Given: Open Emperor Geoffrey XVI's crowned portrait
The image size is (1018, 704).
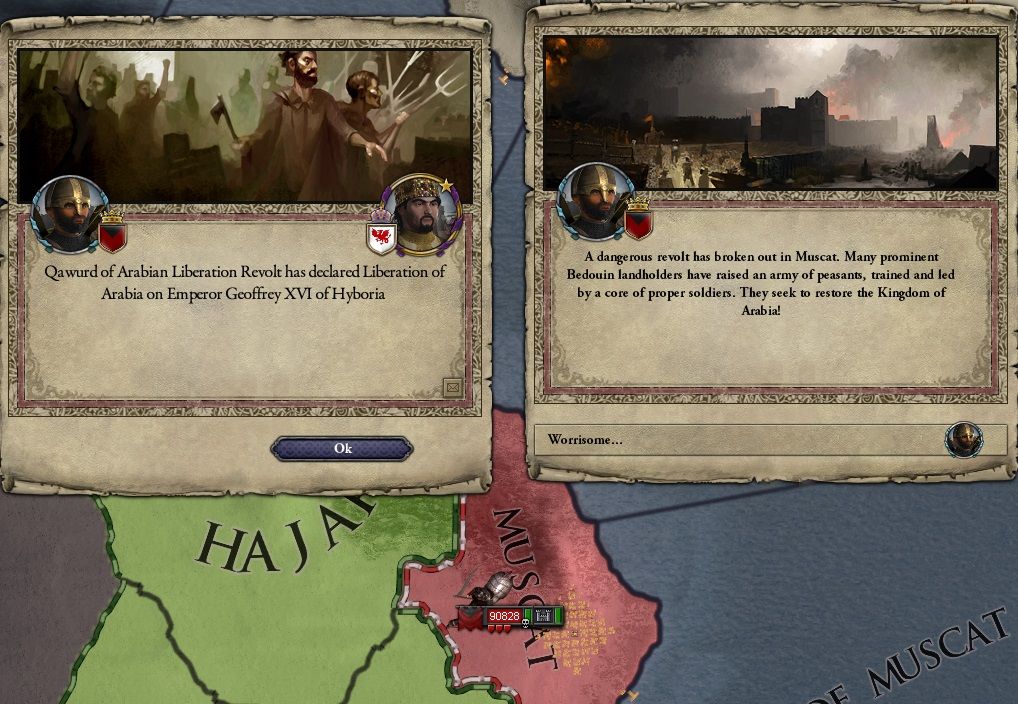Looking at the screenshot, I should (x=420, y=214).
